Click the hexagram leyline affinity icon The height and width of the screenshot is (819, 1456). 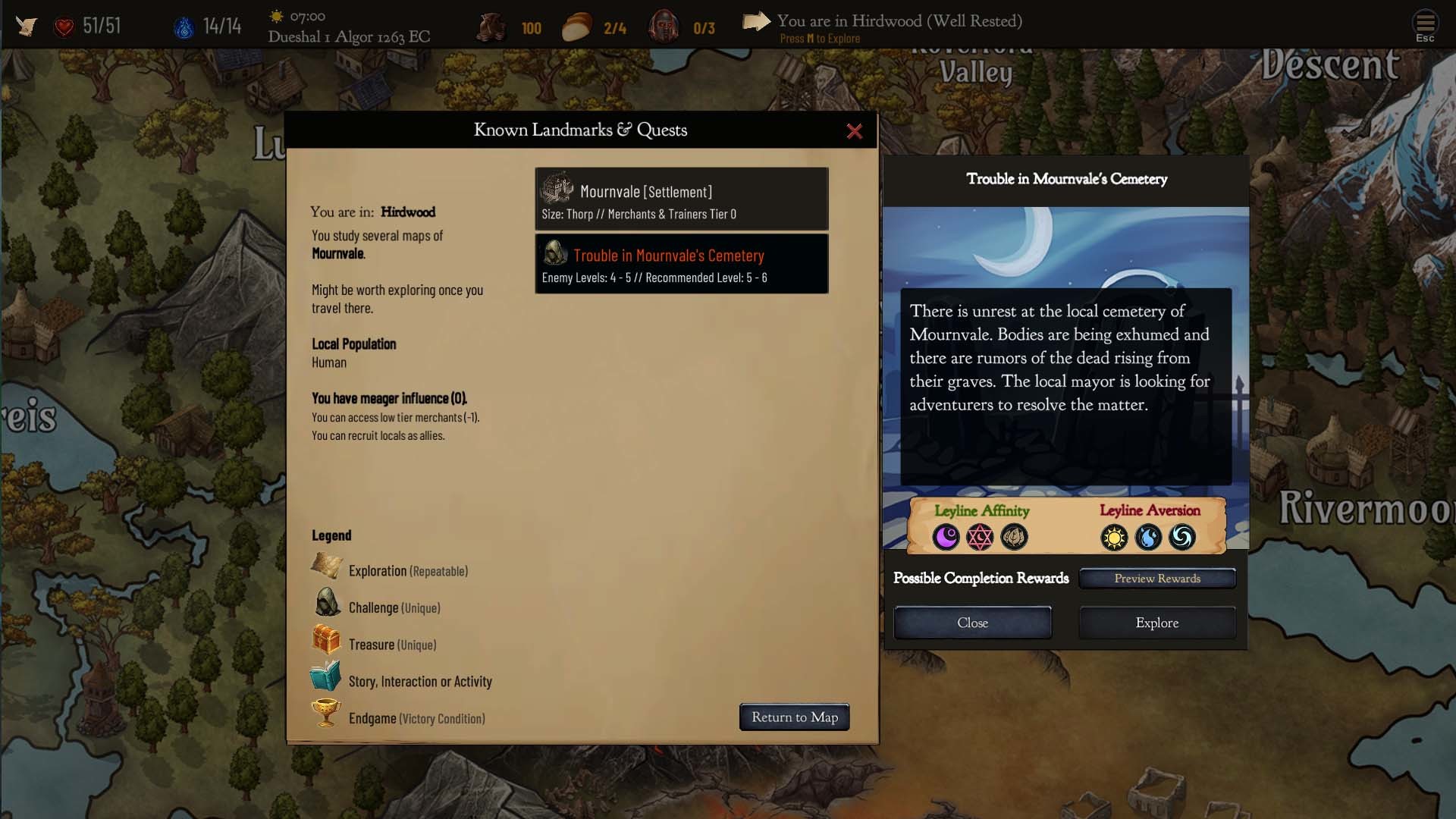point(980,538)
